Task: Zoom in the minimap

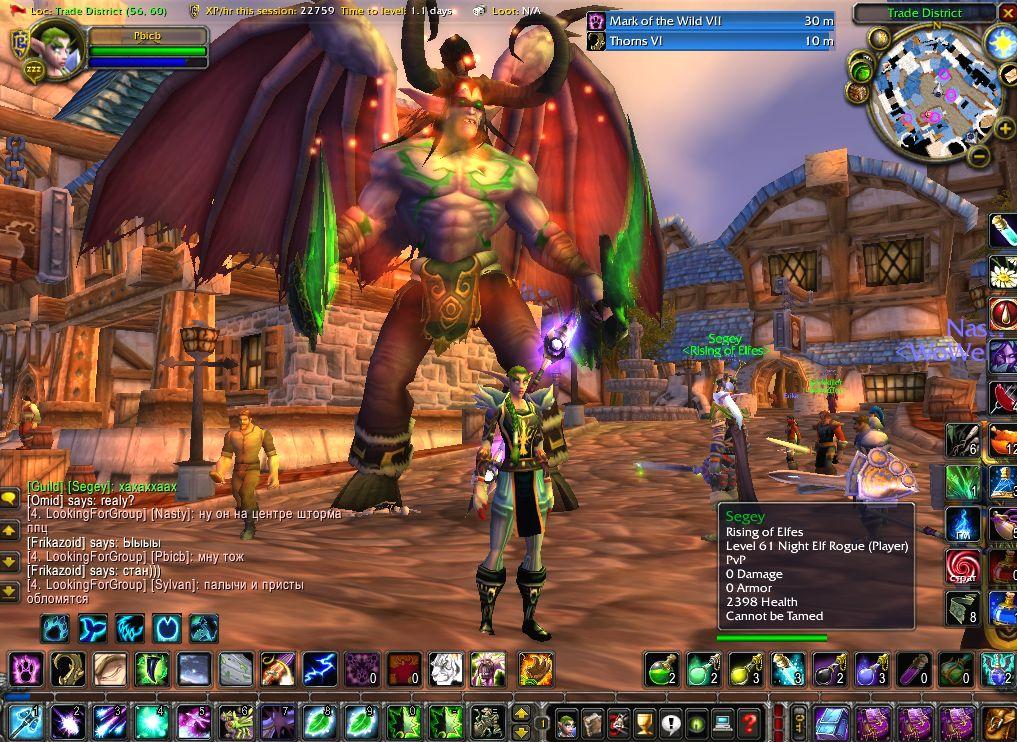Action: click(1005, 128)
